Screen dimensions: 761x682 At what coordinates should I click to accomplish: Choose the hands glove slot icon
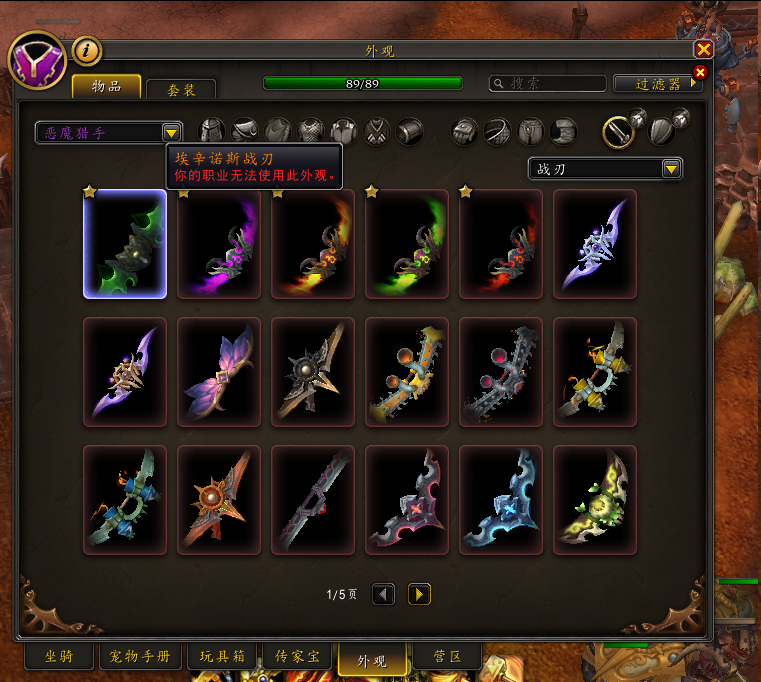point(465,130)
